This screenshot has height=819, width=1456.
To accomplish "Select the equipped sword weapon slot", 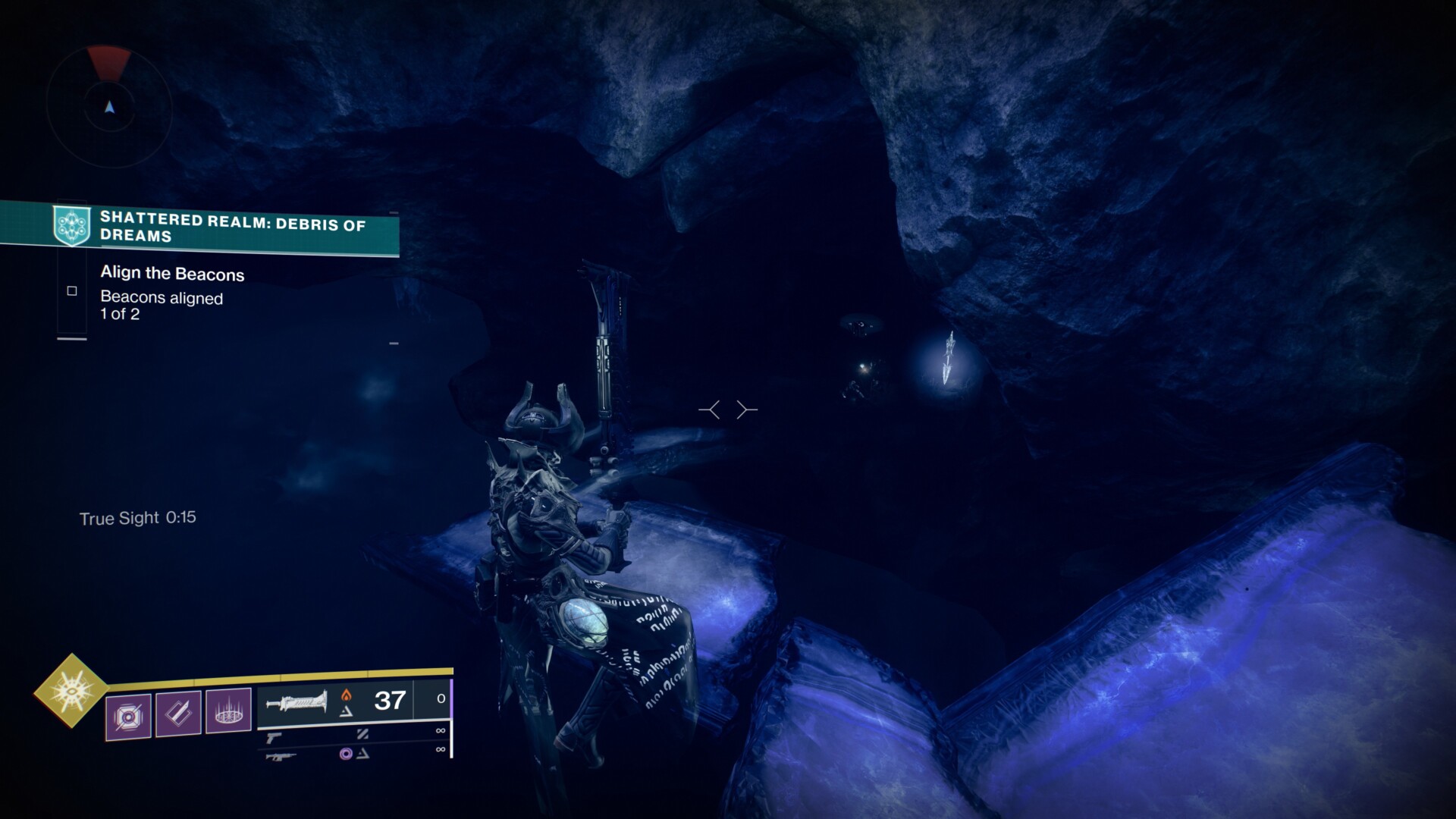I will point(297,701).
